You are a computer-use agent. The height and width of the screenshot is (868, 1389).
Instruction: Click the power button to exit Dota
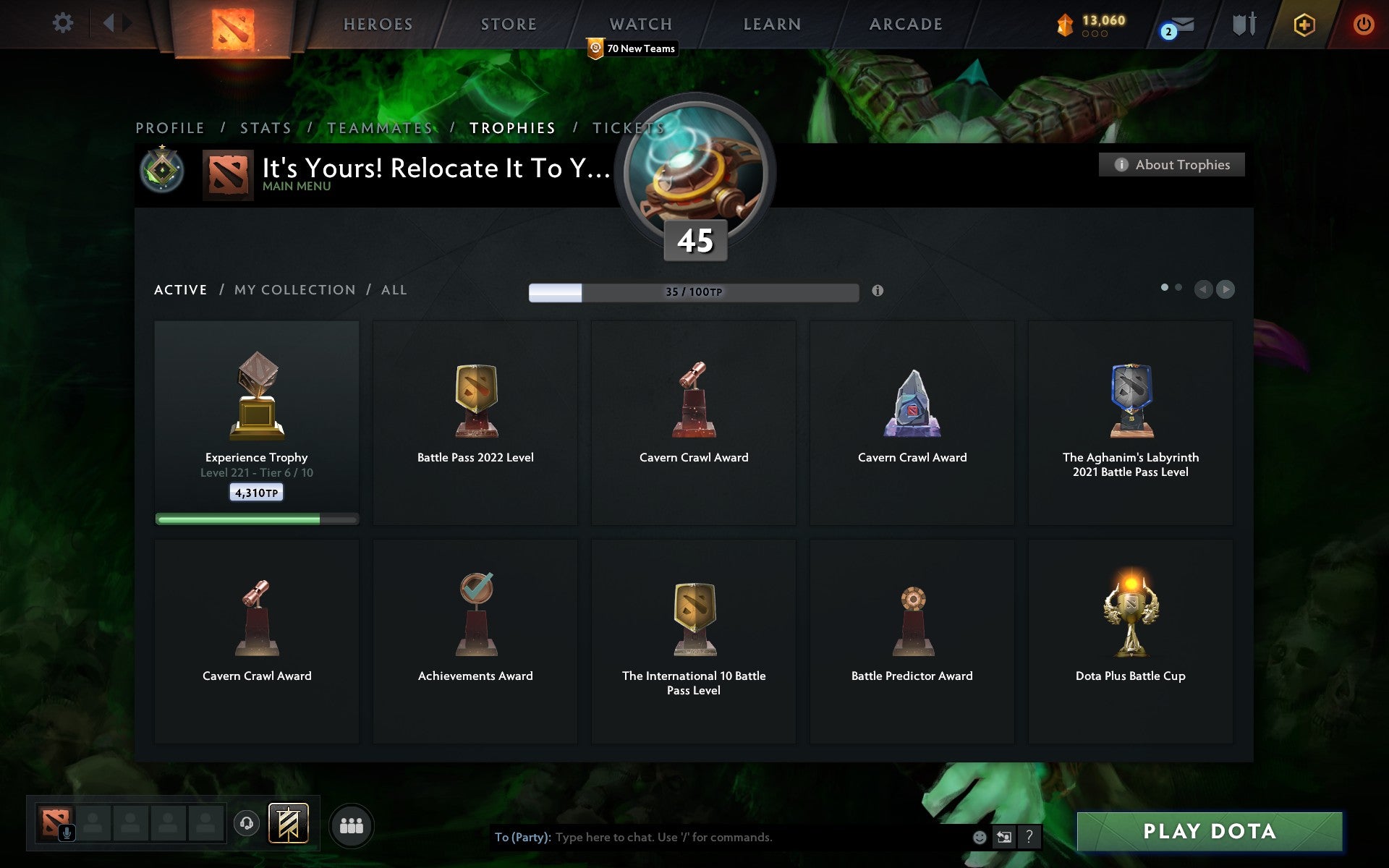(x=1362, y=23)
